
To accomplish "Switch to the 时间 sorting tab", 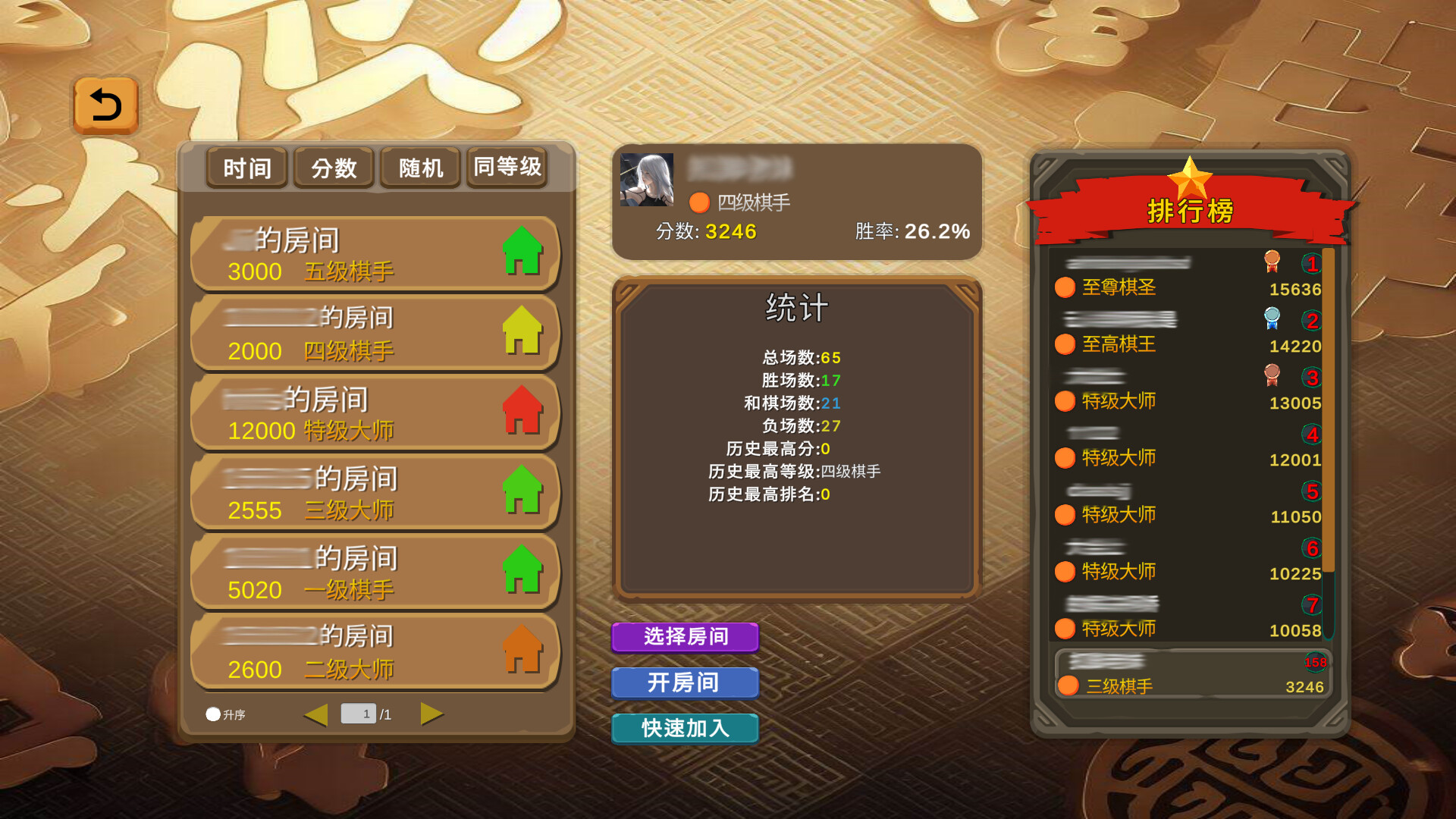I will 246,168.
